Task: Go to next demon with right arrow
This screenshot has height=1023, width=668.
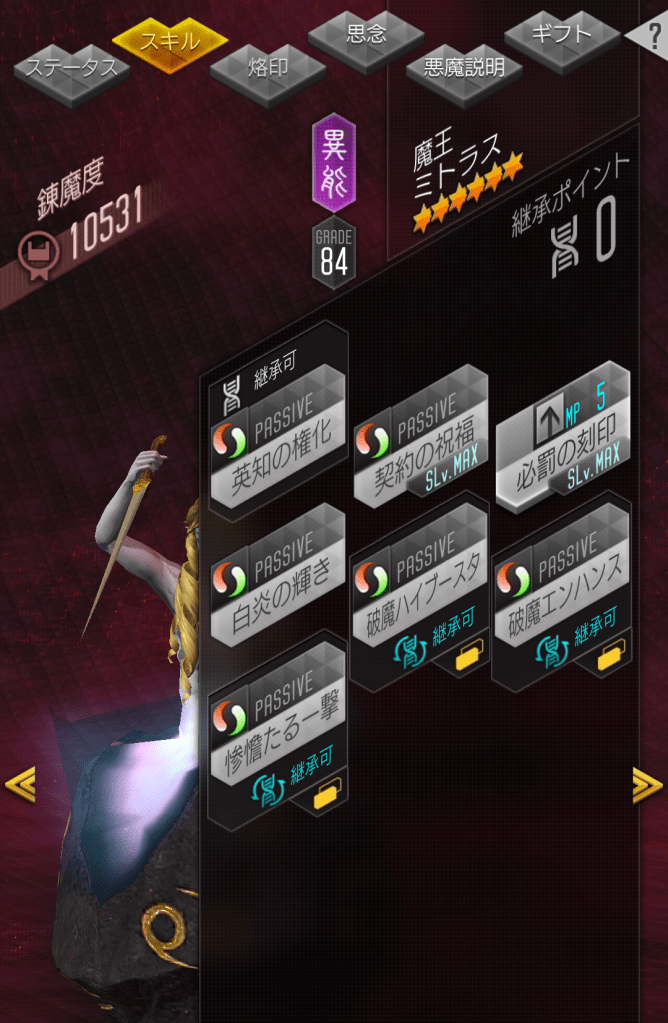Action: [647, 785]
